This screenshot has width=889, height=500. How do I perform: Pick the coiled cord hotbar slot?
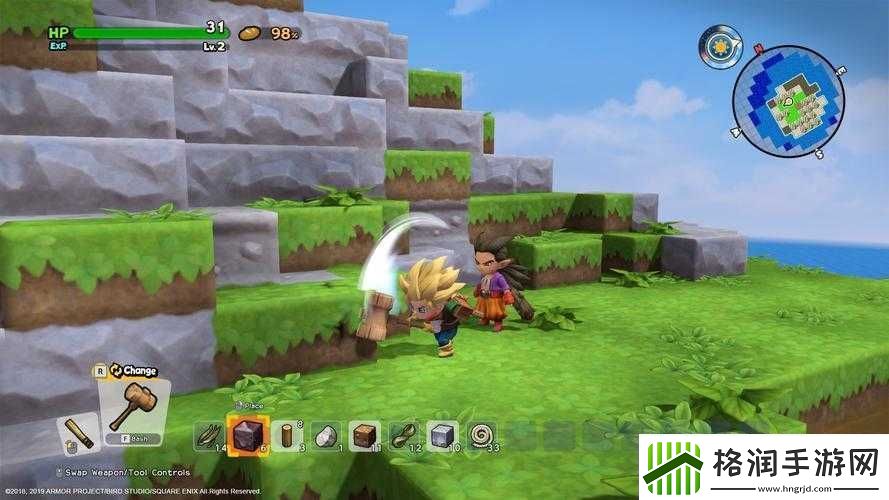[404, 434]
